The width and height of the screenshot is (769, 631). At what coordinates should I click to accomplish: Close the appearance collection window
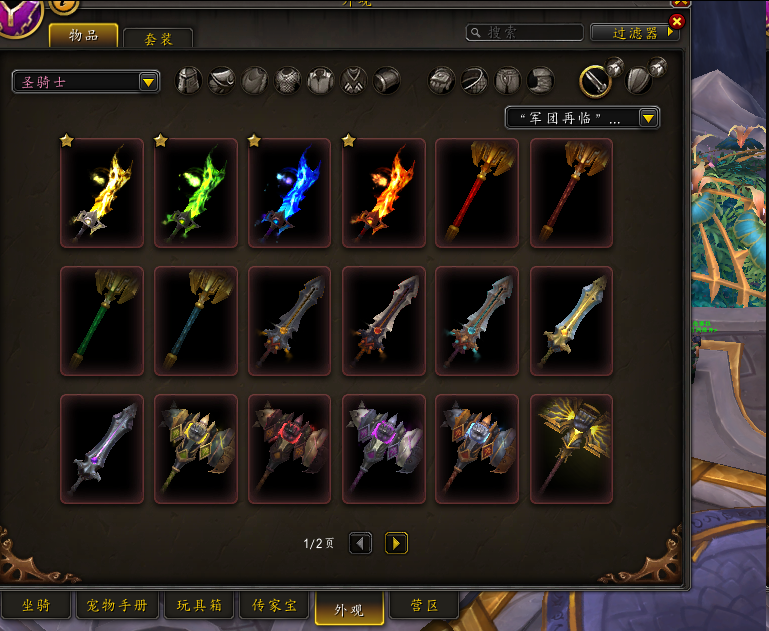[677, 21]
